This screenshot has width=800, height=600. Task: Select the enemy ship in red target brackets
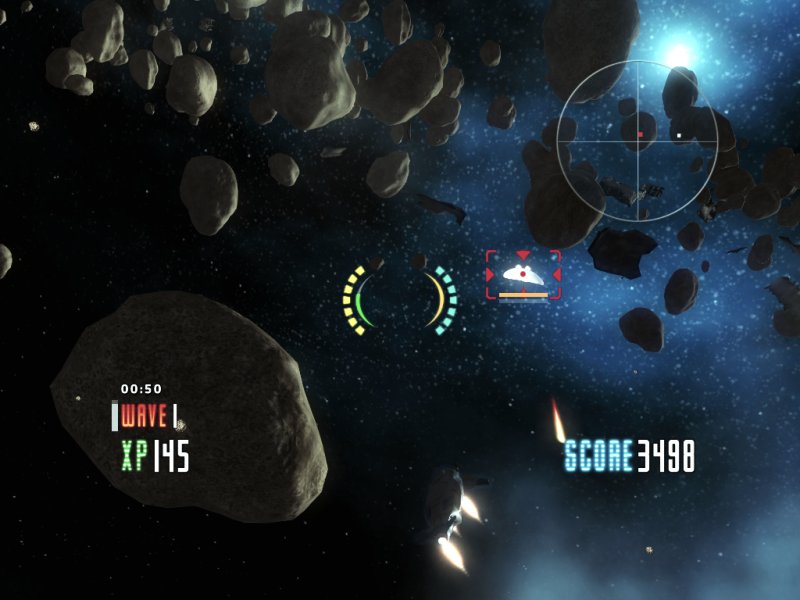pyautogui.click(x=523, y=273)
